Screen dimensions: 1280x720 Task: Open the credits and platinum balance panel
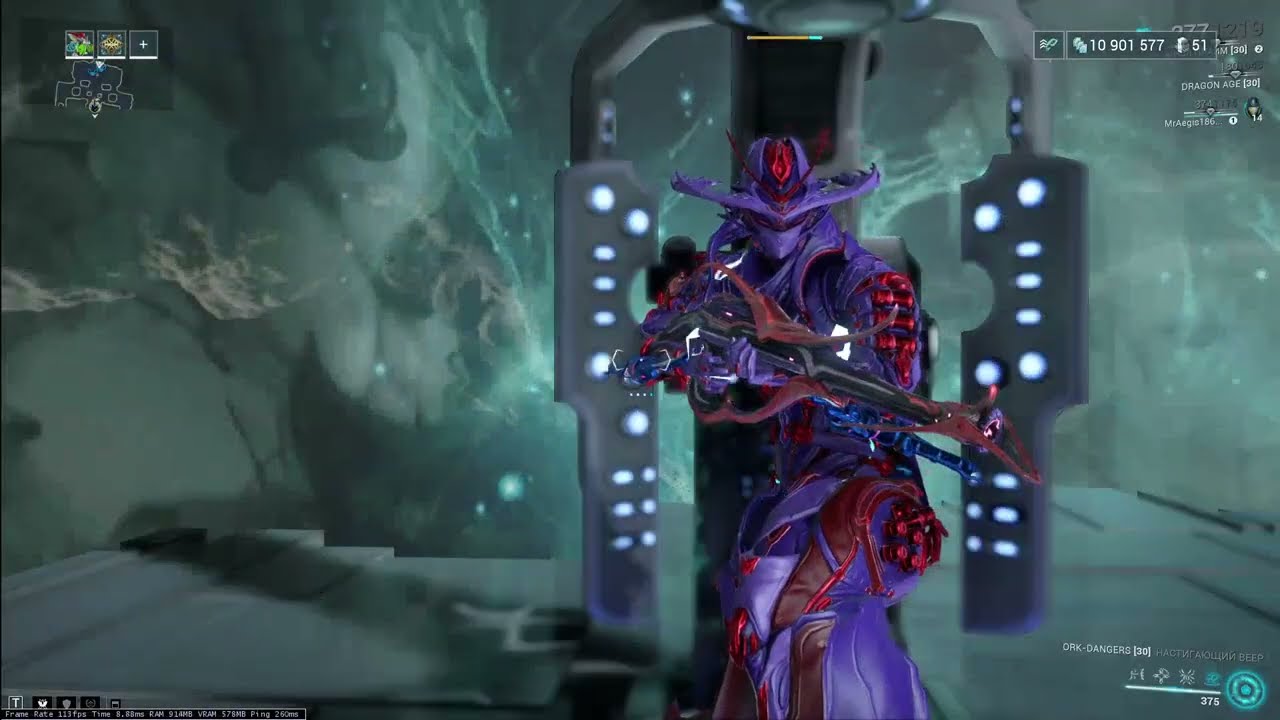pos(1141,45)
